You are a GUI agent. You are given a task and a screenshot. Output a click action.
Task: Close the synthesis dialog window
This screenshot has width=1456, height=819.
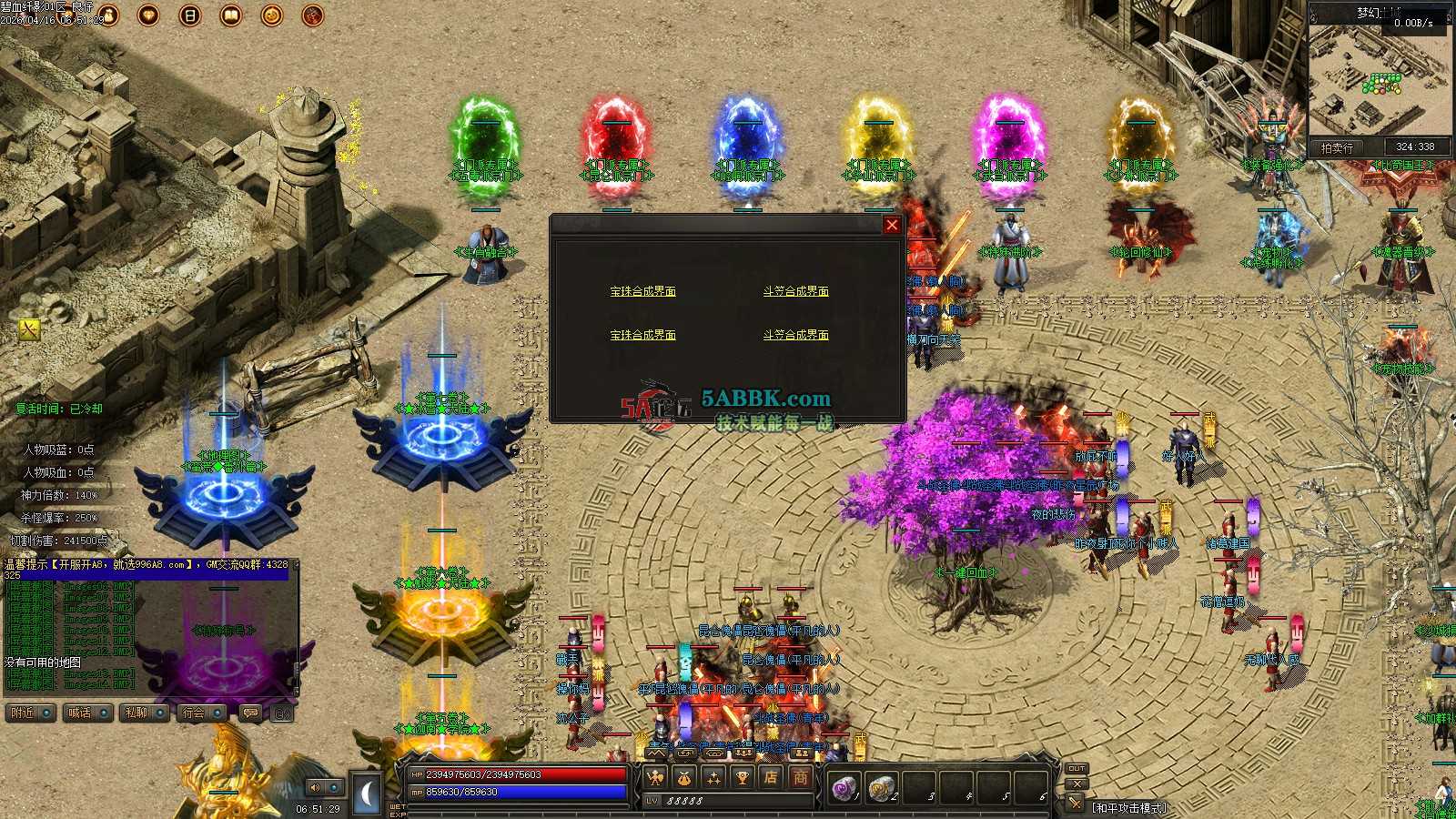[x=892, y=225]
